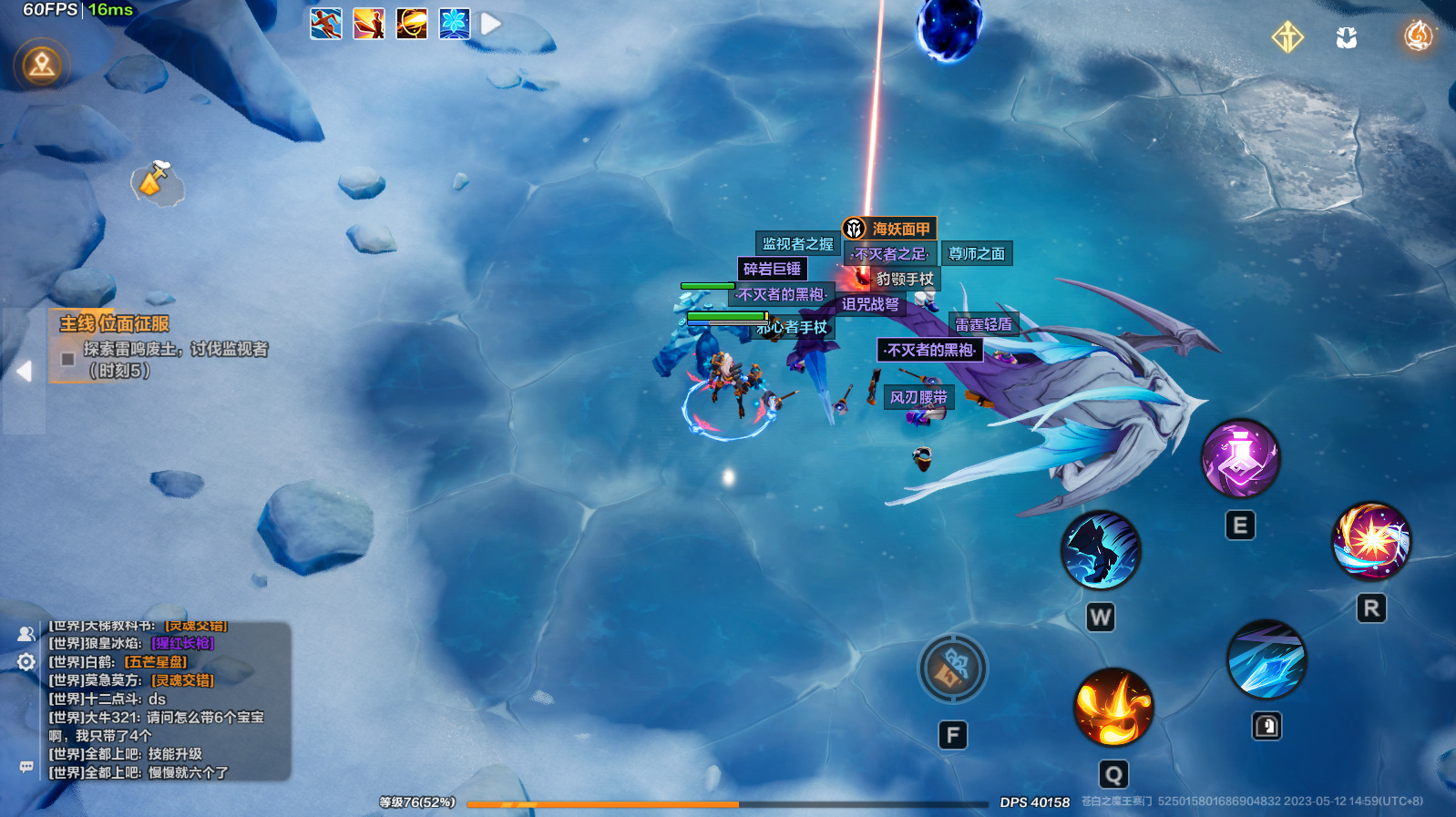Cast the fiery explosion ultimate skill
Image resolution: width=1456 pixels, height=817 pixels.
coord(1371,541)
